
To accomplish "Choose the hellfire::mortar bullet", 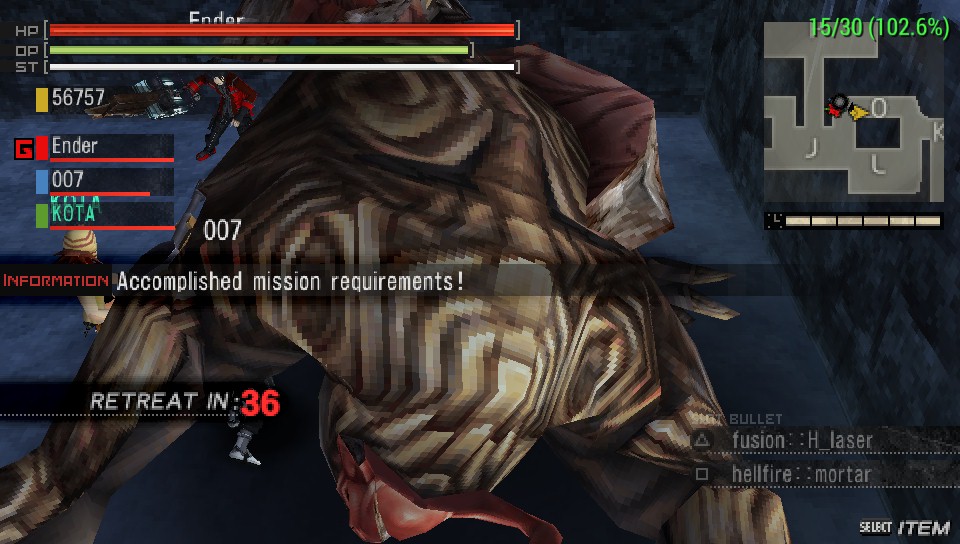I will (x=801, y=474).
